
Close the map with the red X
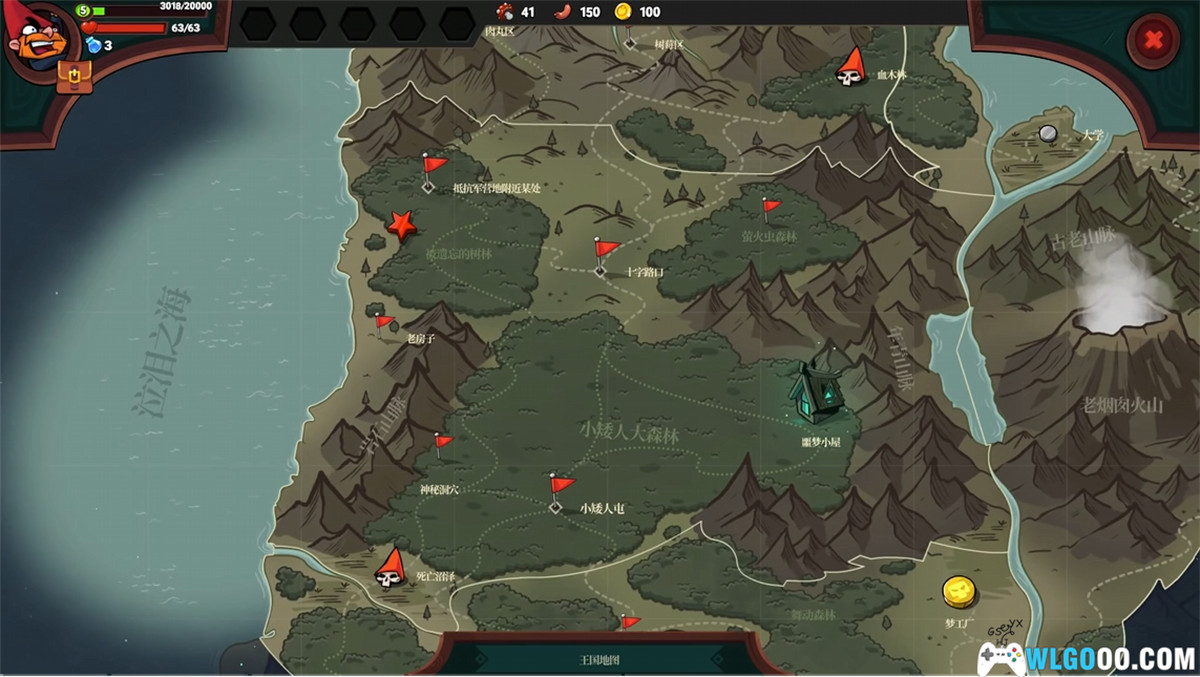click(x=1153, y=40)
